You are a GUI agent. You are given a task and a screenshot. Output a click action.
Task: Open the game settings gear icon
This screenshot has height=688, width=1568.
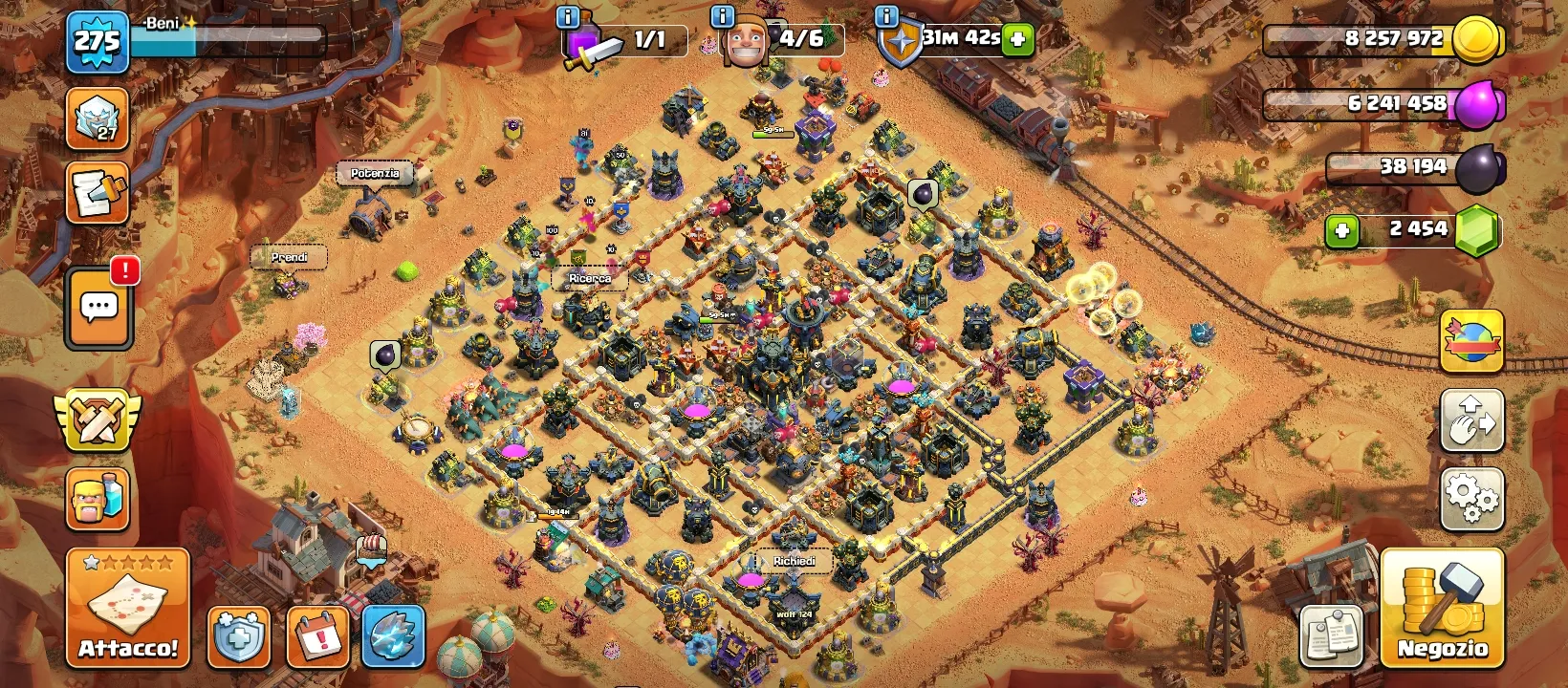click(1471, 498)
